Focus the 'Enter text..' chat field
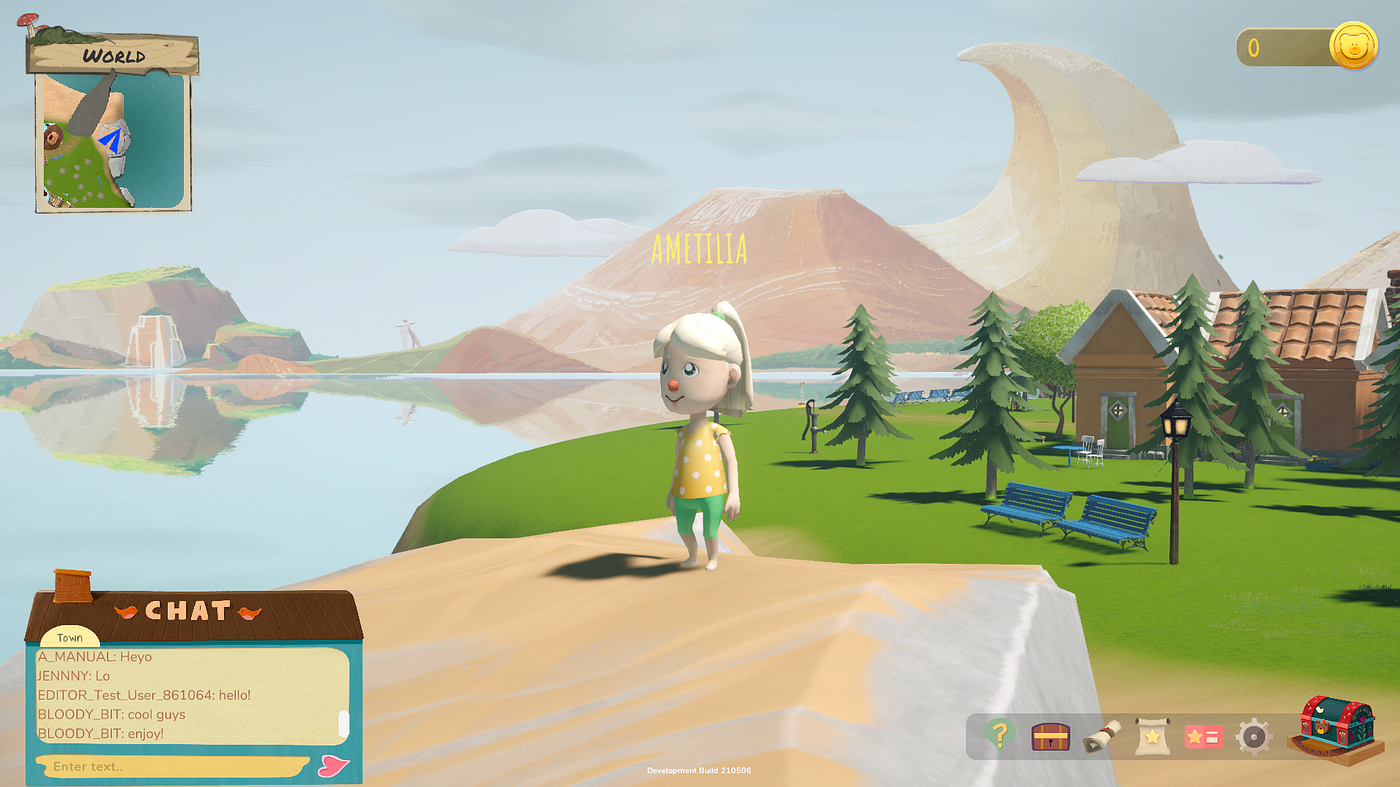 [170, 767]
